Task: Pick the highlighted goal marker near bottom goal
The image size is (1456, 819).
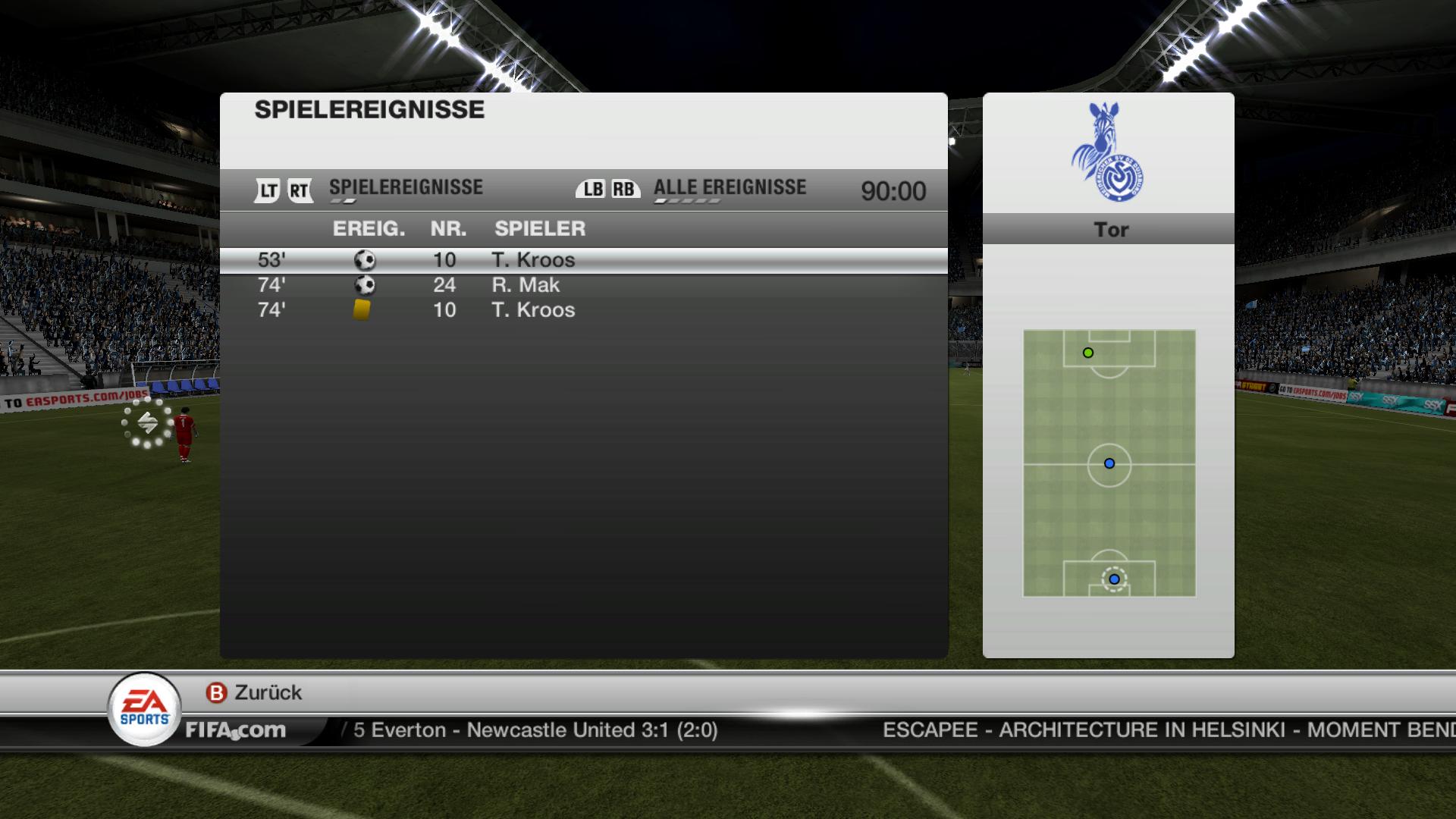Action: pos(1114,579)
